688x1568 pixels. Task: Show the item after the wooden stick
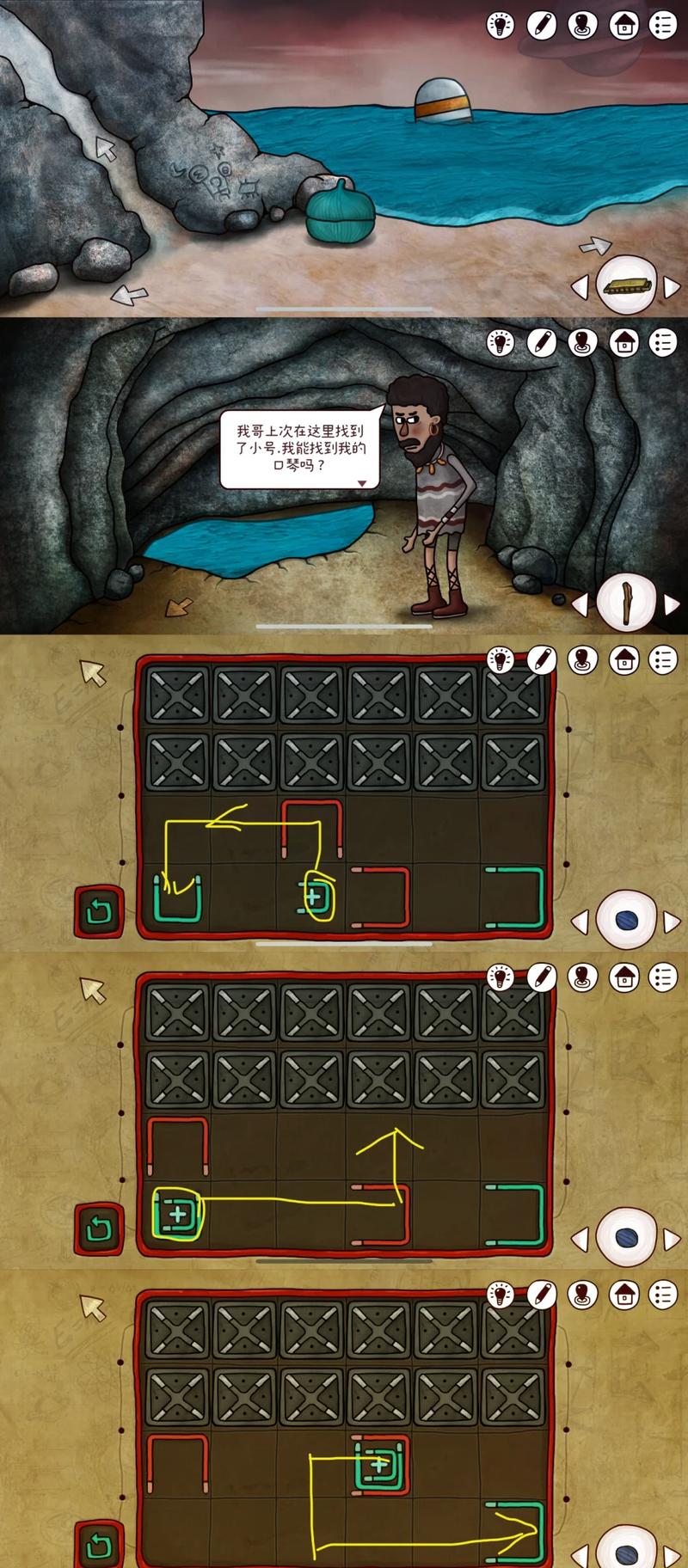point(672,603)
